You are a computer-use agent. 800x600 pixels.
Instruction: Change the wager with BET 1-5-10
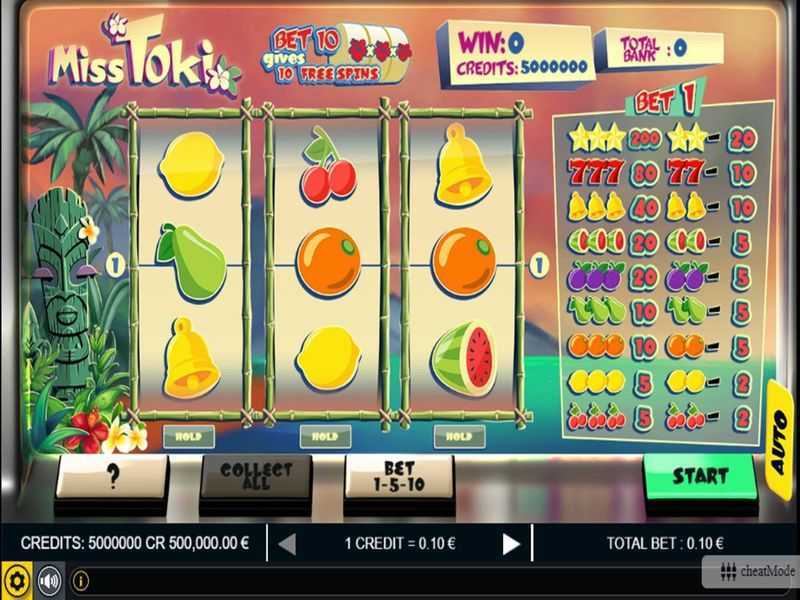pyautogui.click(x=399, y=477)
